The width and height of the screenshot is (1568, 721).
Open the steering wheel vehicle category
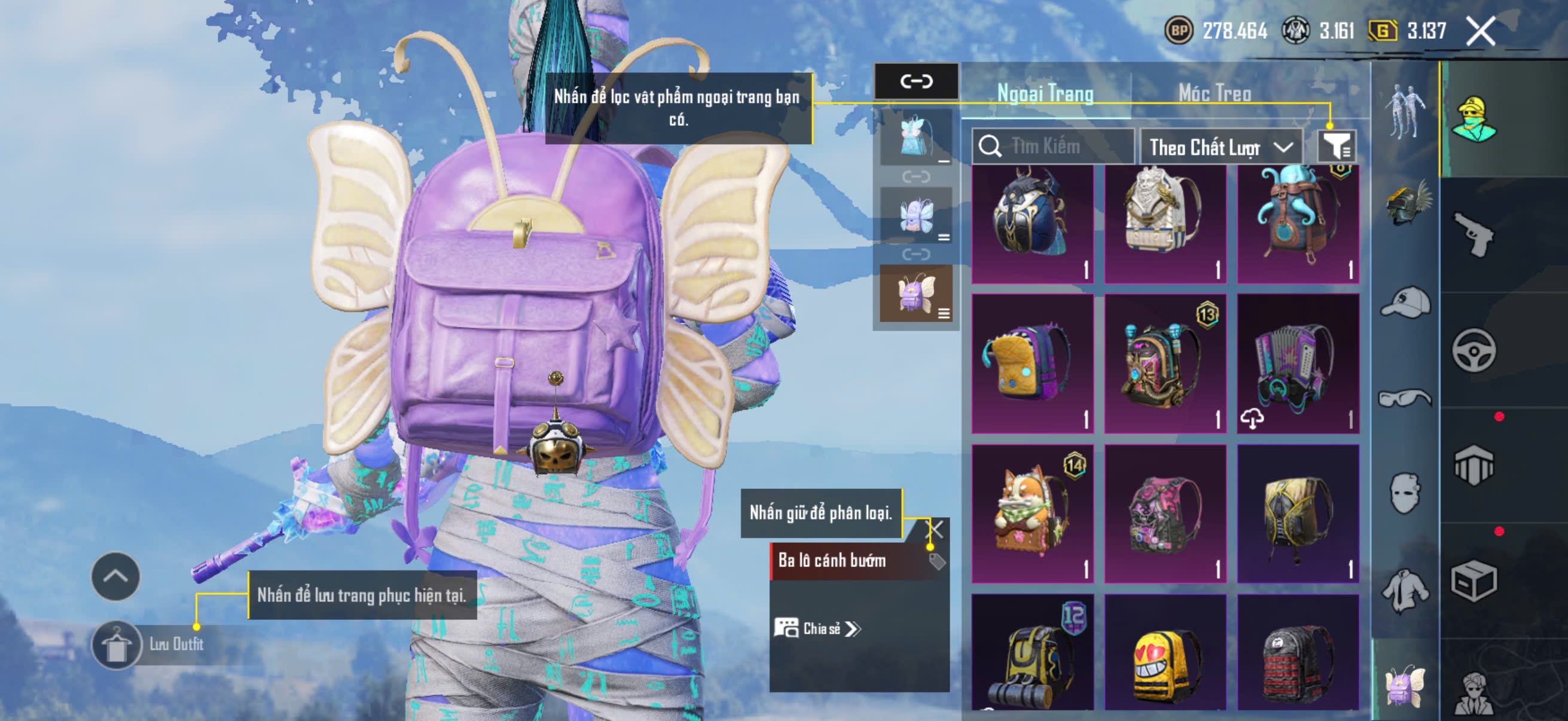(x=1472, y=350)
